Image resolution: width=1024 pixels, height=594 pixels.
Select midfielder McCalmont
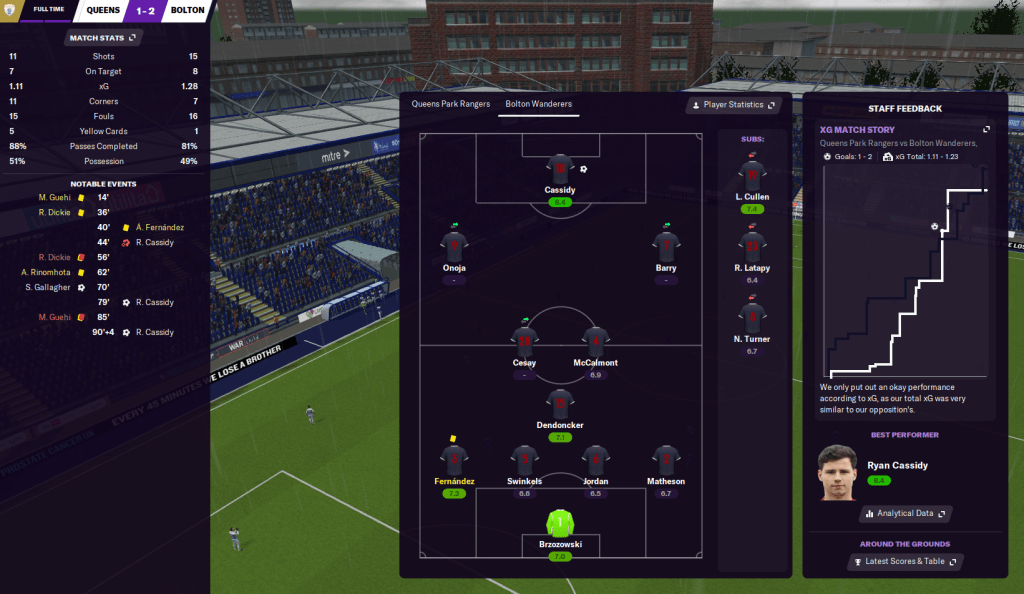coord(595,342)
